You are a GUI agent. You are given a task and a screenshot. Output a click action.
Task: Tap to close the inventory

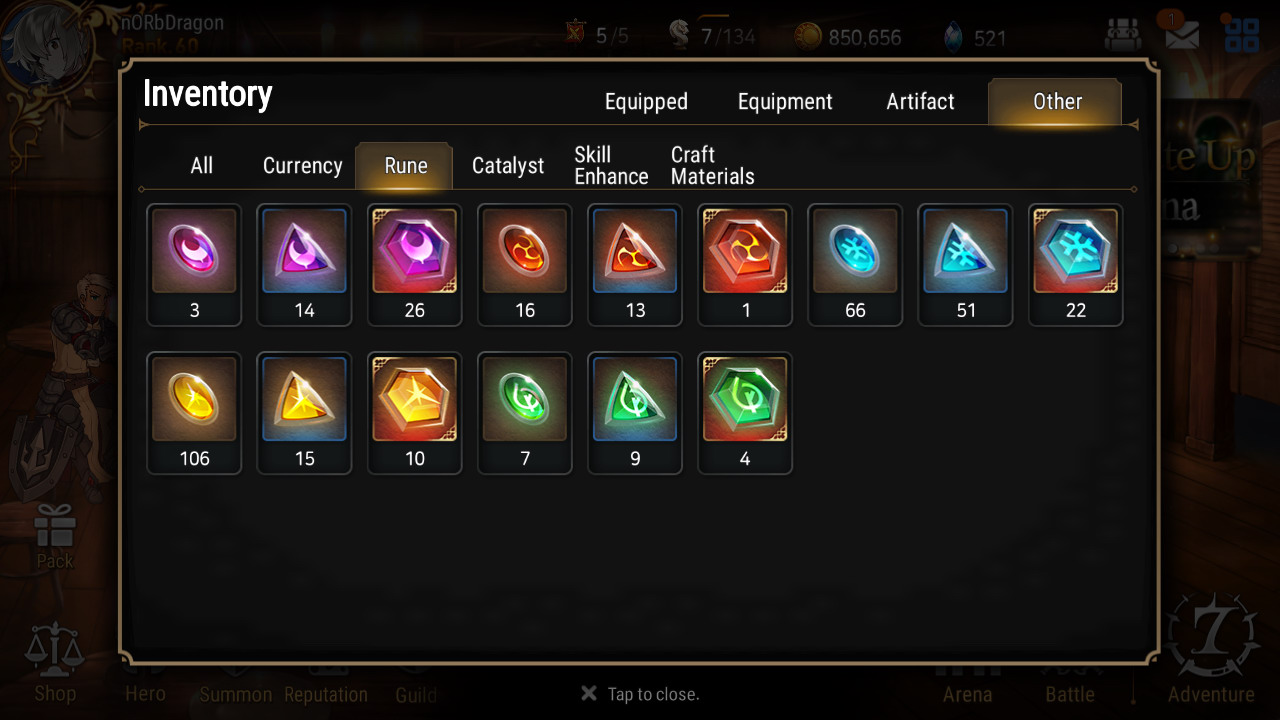[x=641, y=694]
